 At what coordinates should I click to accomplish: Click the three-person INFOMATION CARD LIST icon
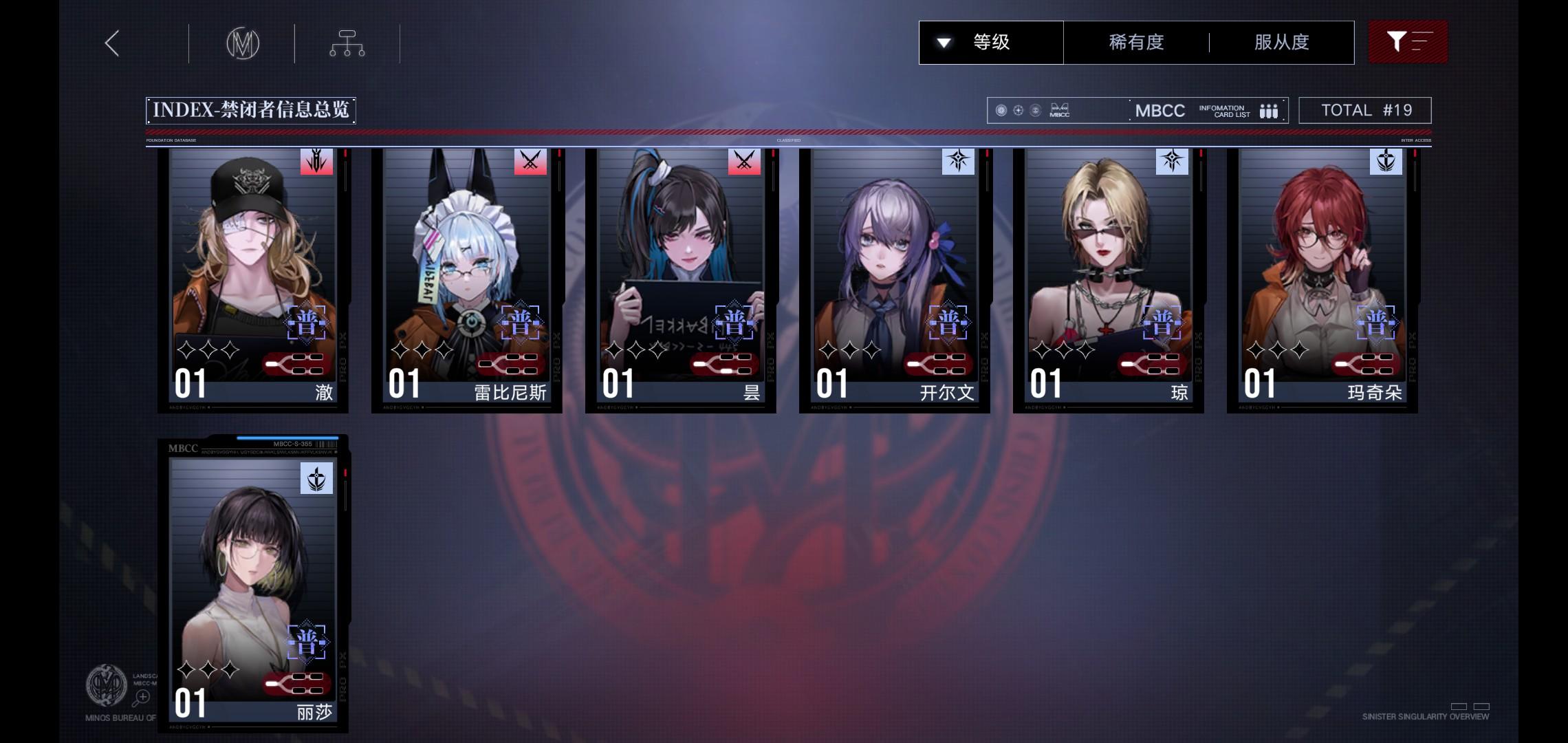pos(1269,109)
